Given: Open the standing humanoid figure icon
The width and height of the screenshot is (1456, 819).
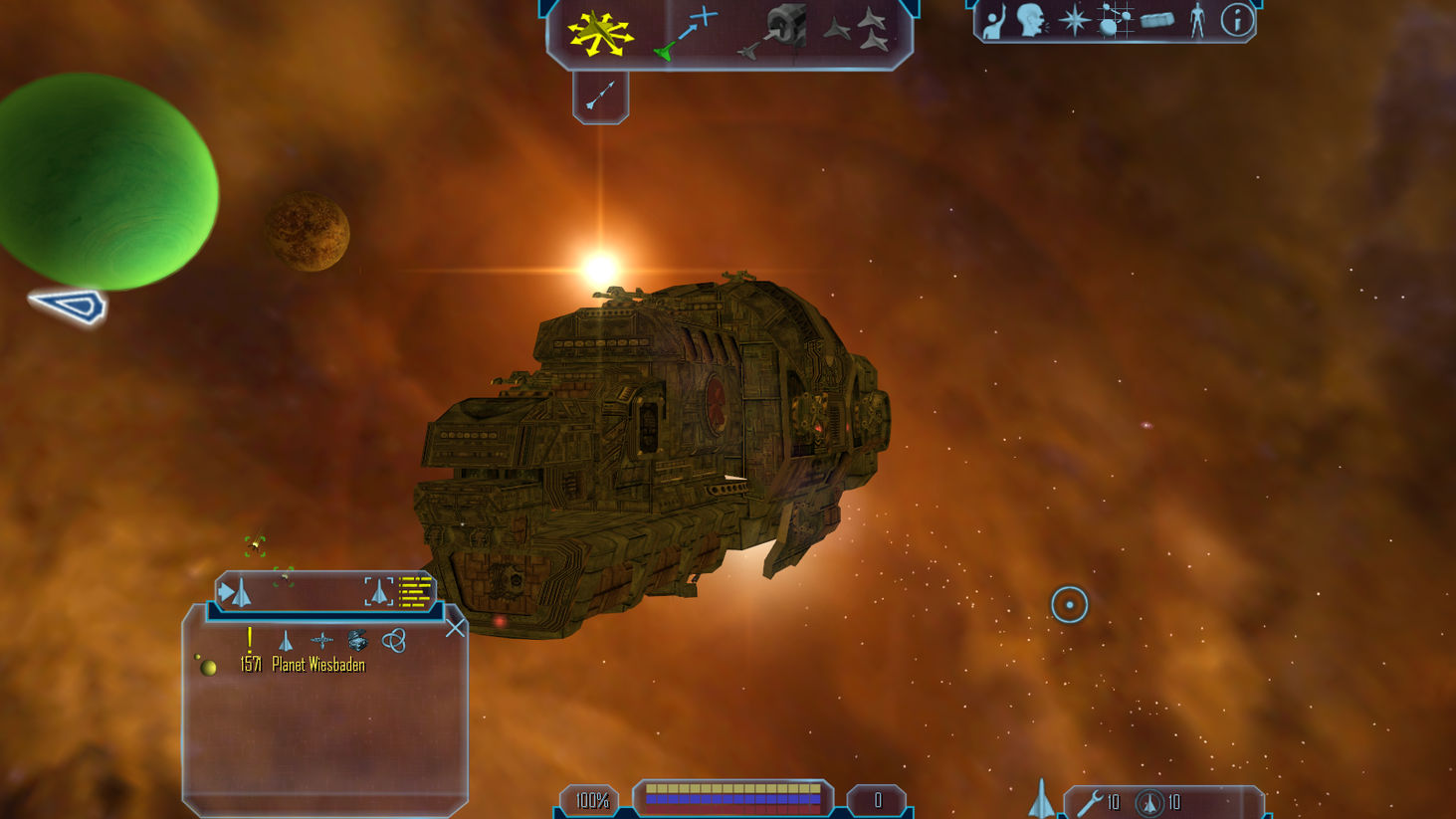Looking at the screenshot, I should click(x=1197, y=21).
